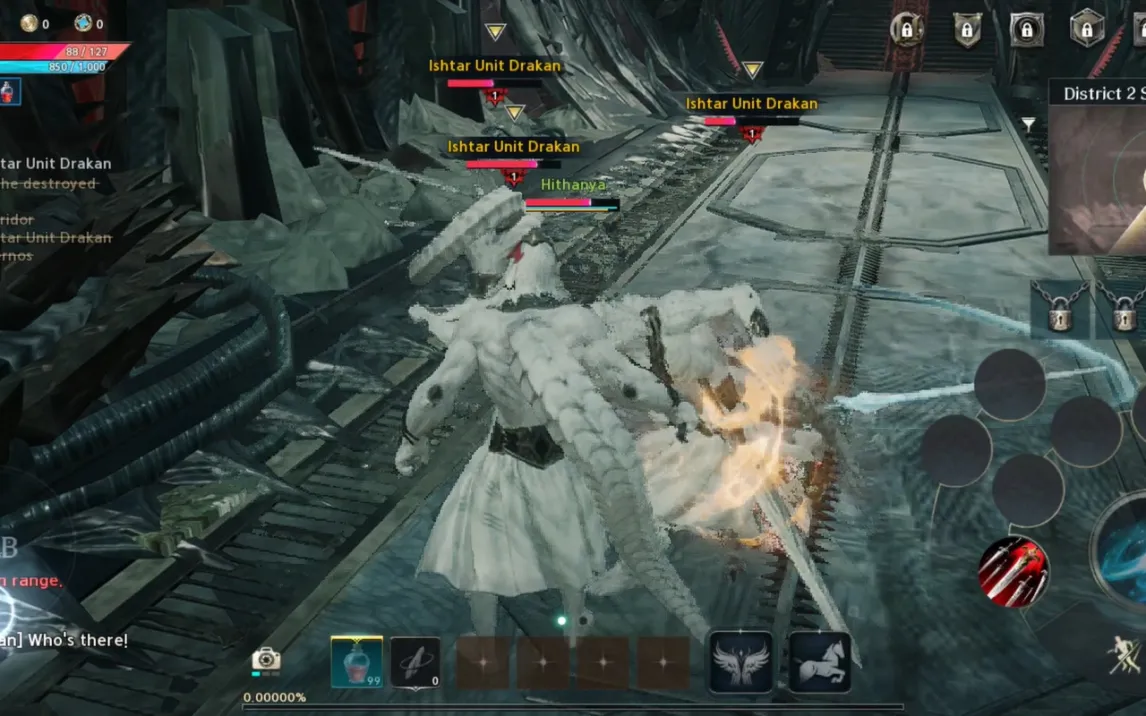This screenshot has height=716, width=1146.
Task: Activate the red sword slash skill
Action: 1013,572
